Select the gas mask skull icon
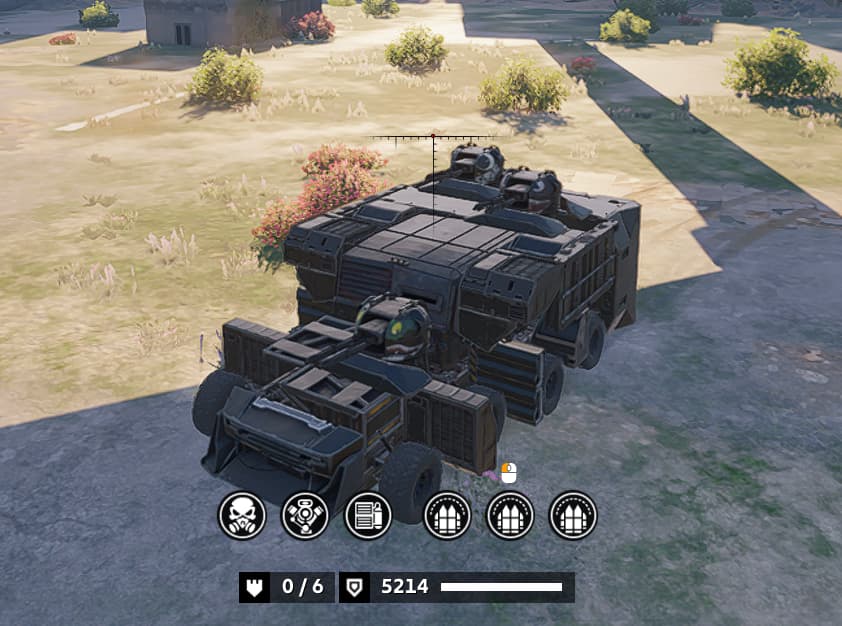Image resolution: width=842 pixels, height=626 pixels. pyautogui.click(x=242, y=516)
